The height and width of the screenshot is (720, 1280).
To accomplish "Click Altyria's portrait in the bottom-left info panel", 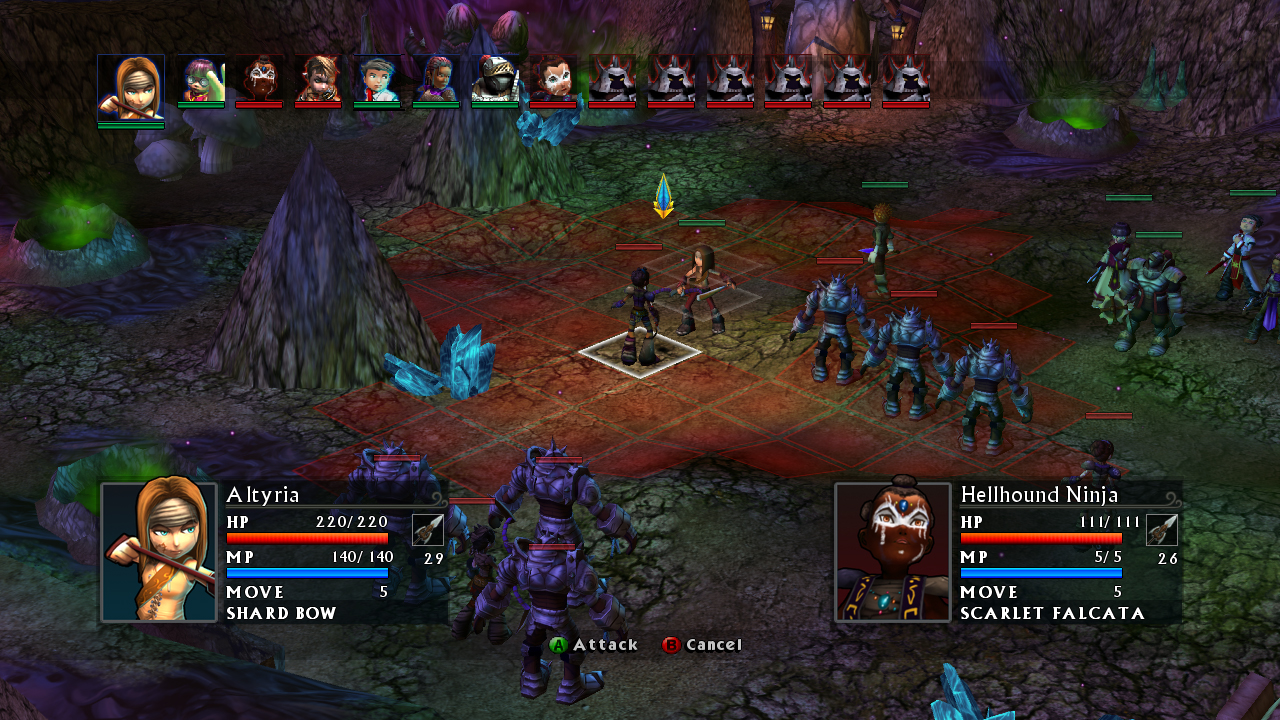I will (158, 551).
